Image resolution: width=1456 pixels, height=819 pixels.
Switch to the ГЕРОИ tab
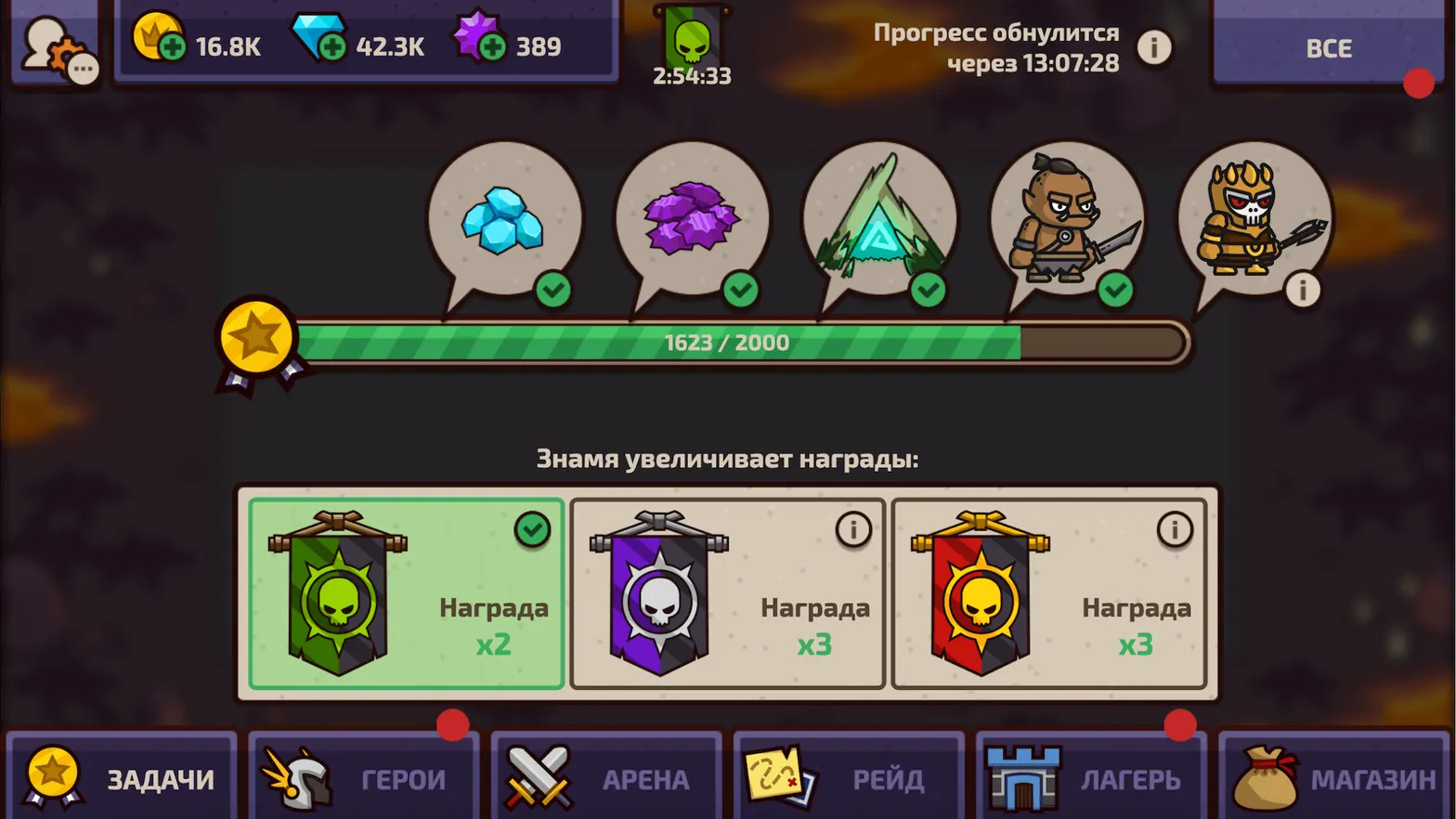tap(364, 778)
